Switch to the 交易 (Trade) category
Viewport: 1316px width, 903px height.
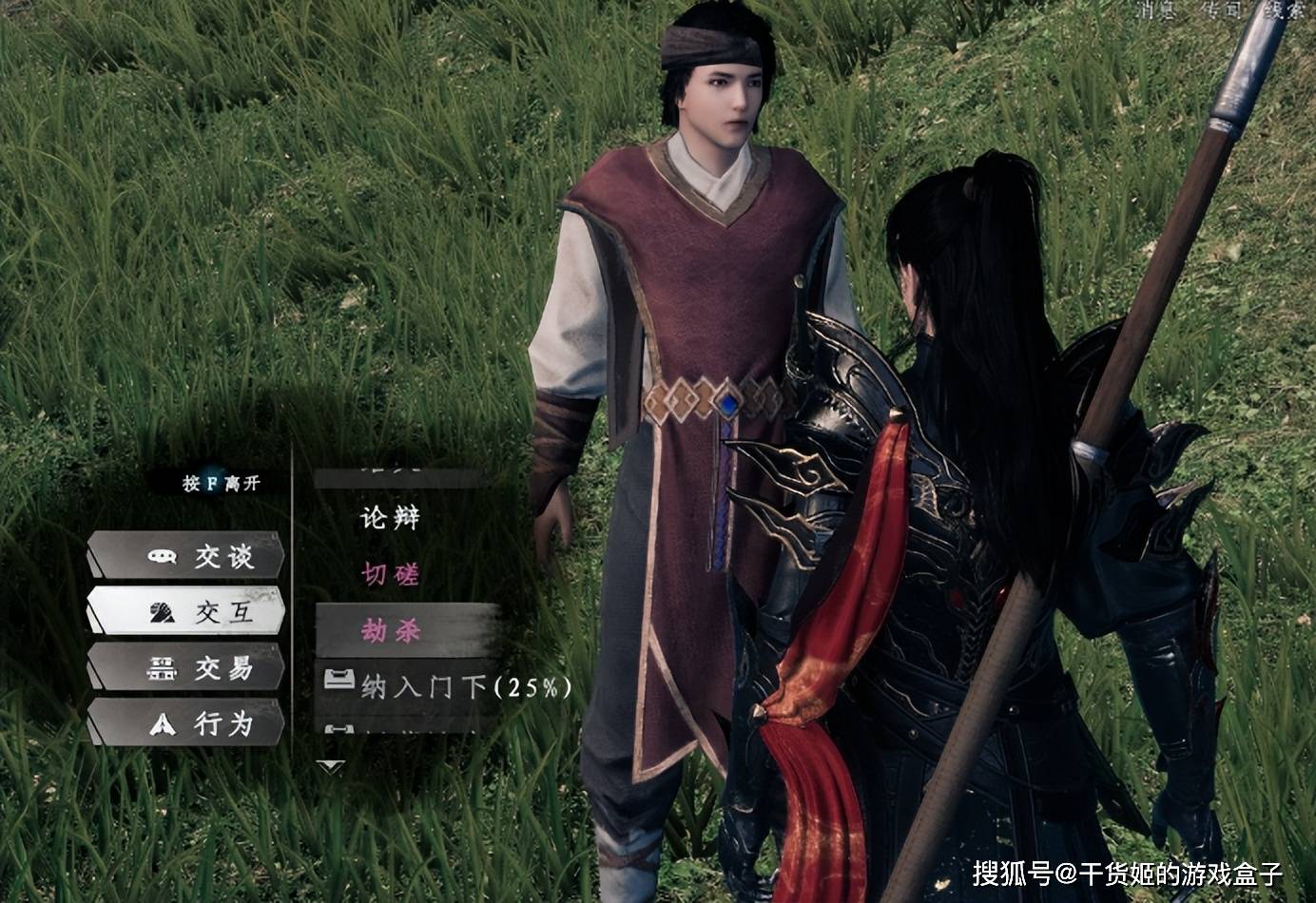188,668
